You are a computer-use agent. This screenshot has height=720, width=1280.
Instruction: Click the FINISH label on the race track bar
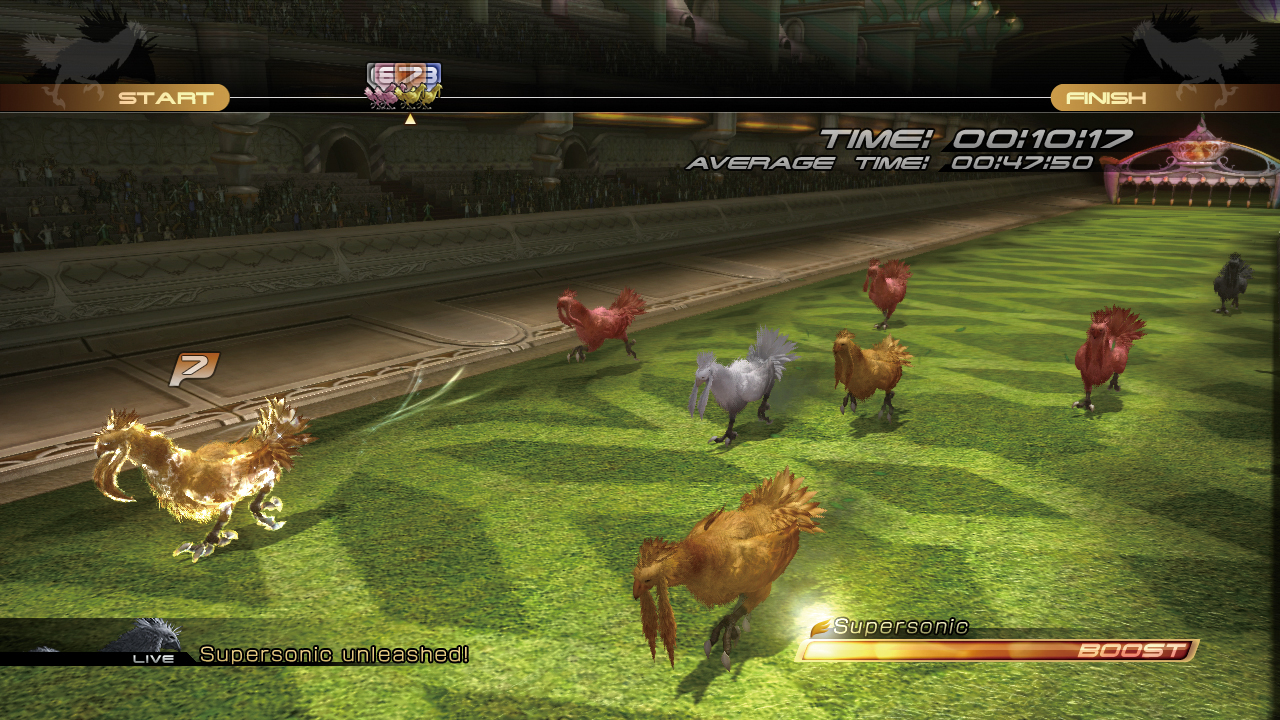click(1106, 98)
